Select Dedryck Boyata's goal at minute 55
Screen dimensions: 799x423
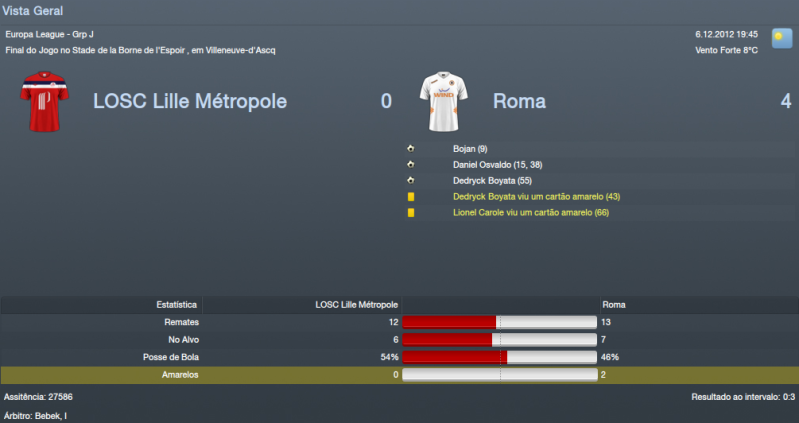tap(497, 180)
